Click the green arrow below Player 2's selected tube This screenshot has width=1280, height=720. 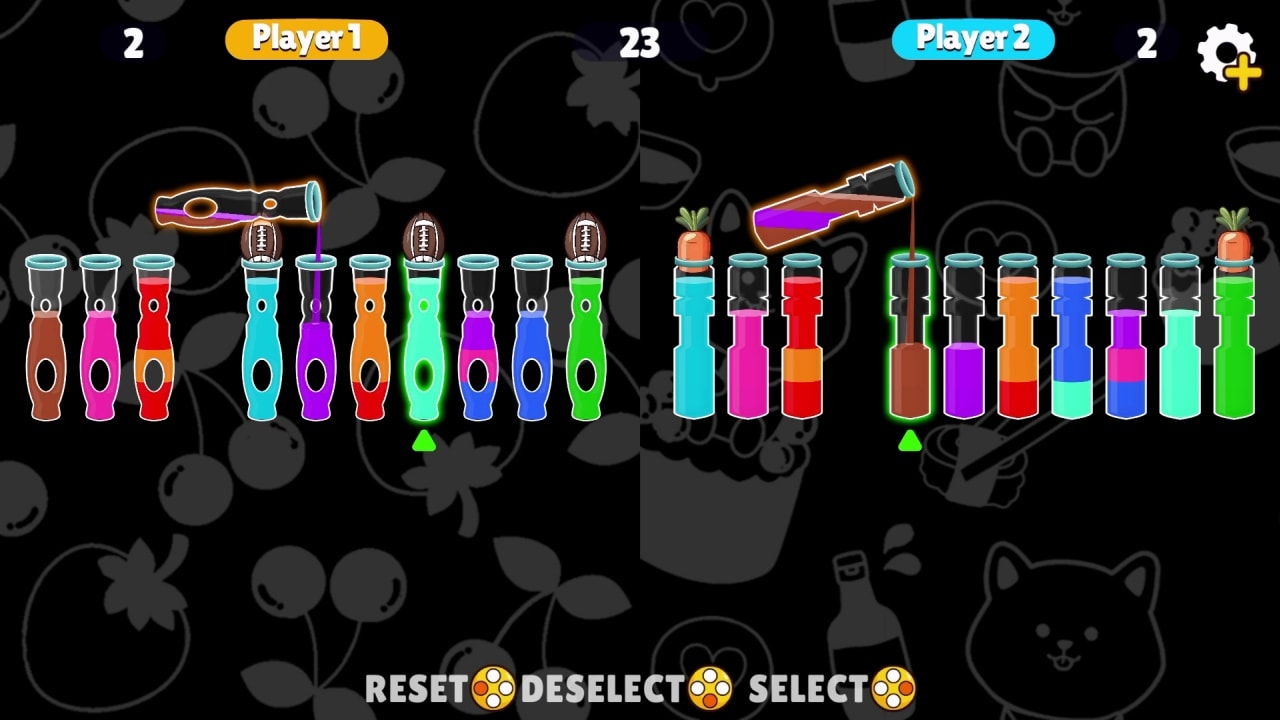(x=910, y=440)
